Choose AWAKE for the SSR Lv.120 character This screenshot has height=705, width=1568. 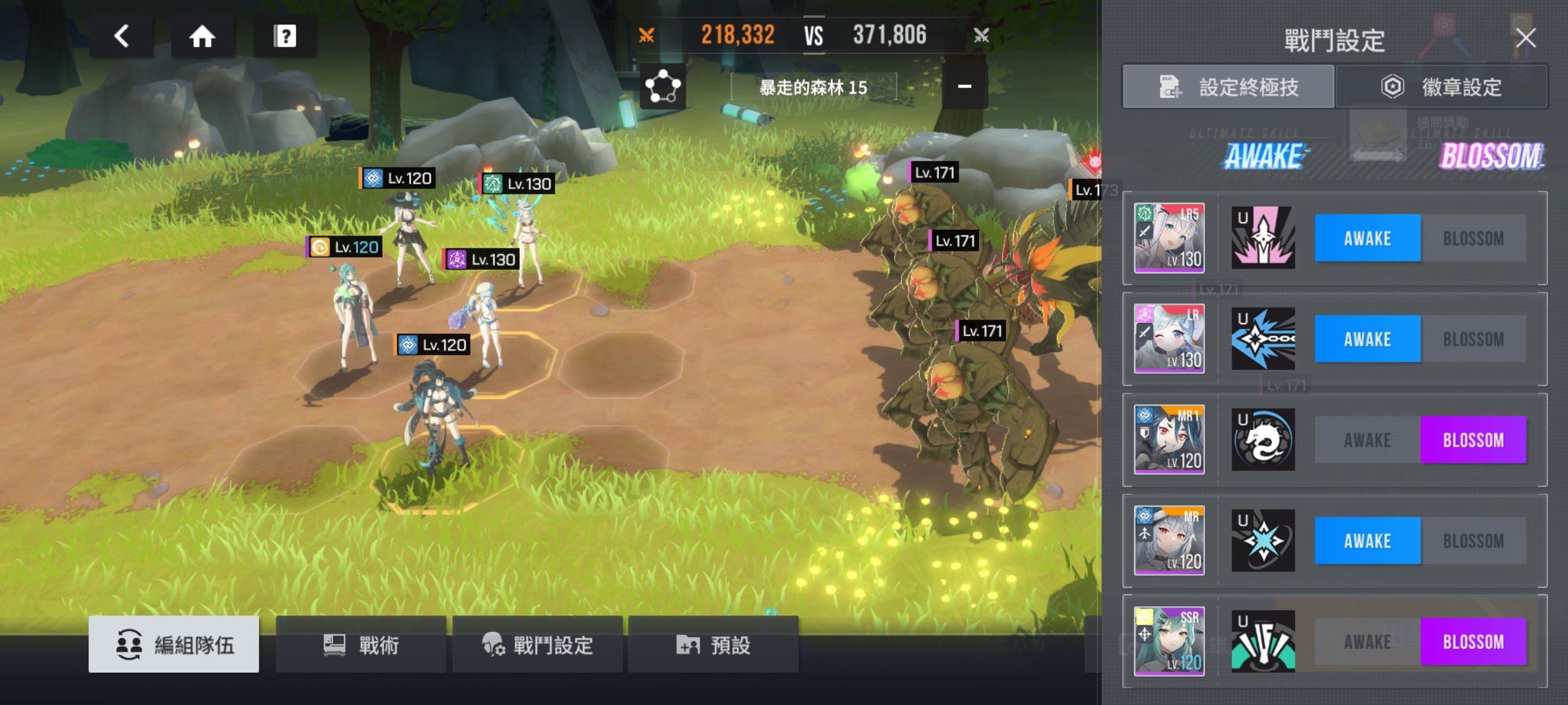tap(1367, 642)
